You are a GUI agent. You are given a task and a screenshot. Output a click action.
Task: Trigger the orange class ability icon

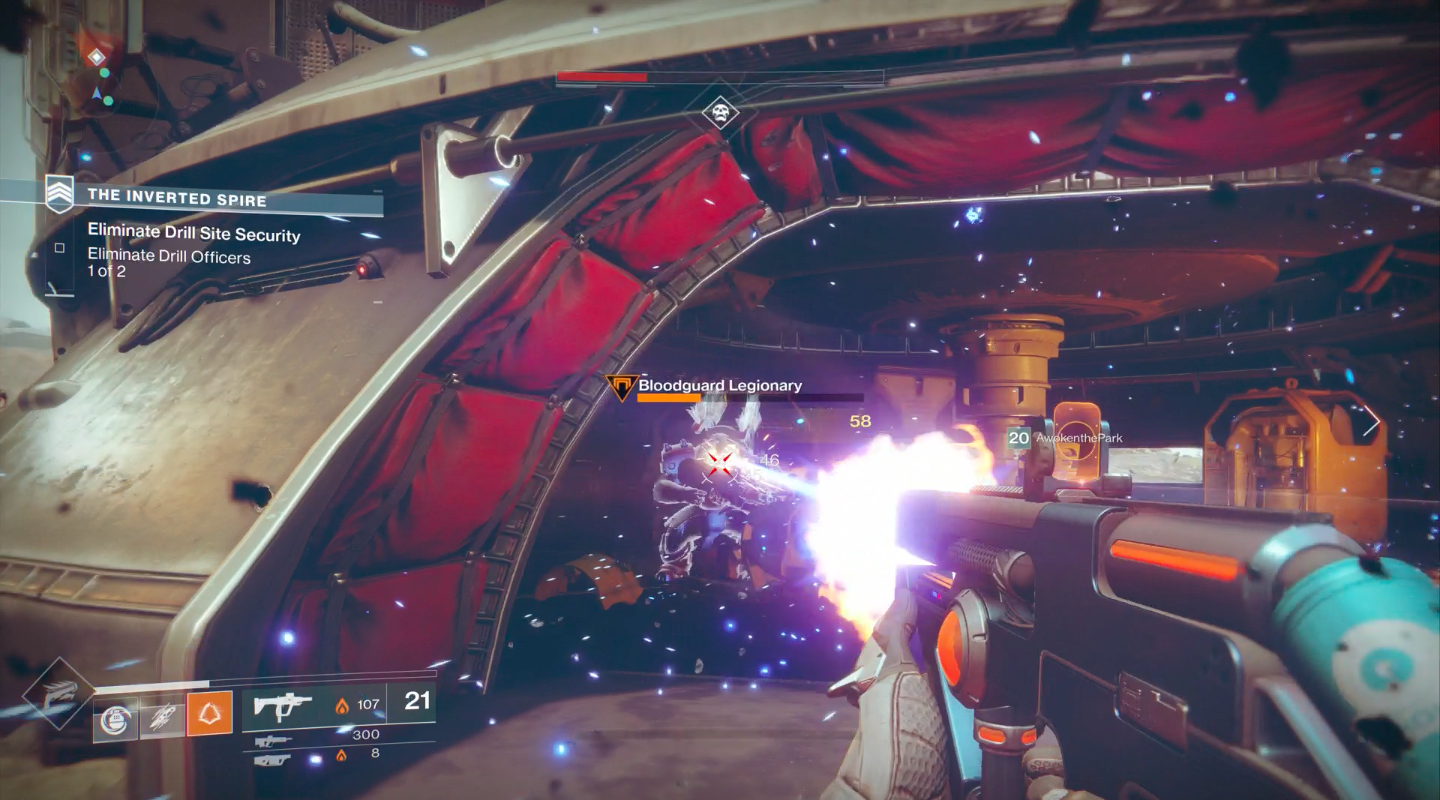[x=209, y=714]
